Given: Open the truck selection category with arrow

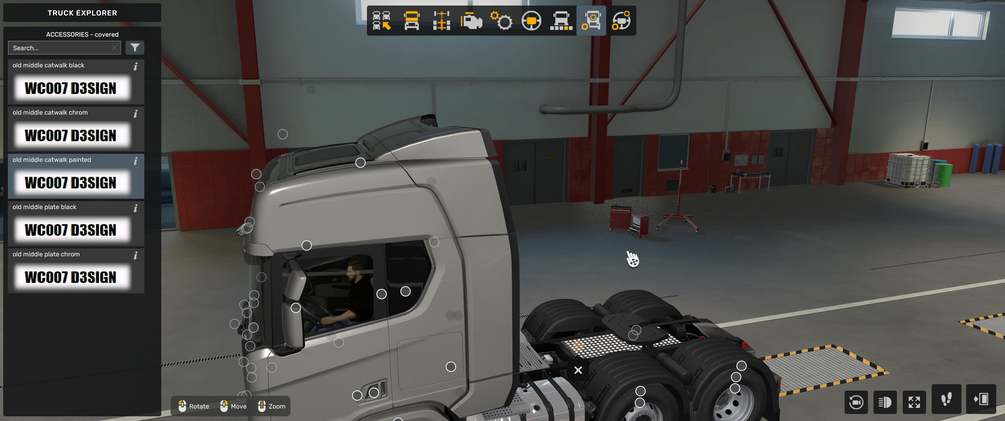Looking at the screenshot, I should click(x=382, y=21).
